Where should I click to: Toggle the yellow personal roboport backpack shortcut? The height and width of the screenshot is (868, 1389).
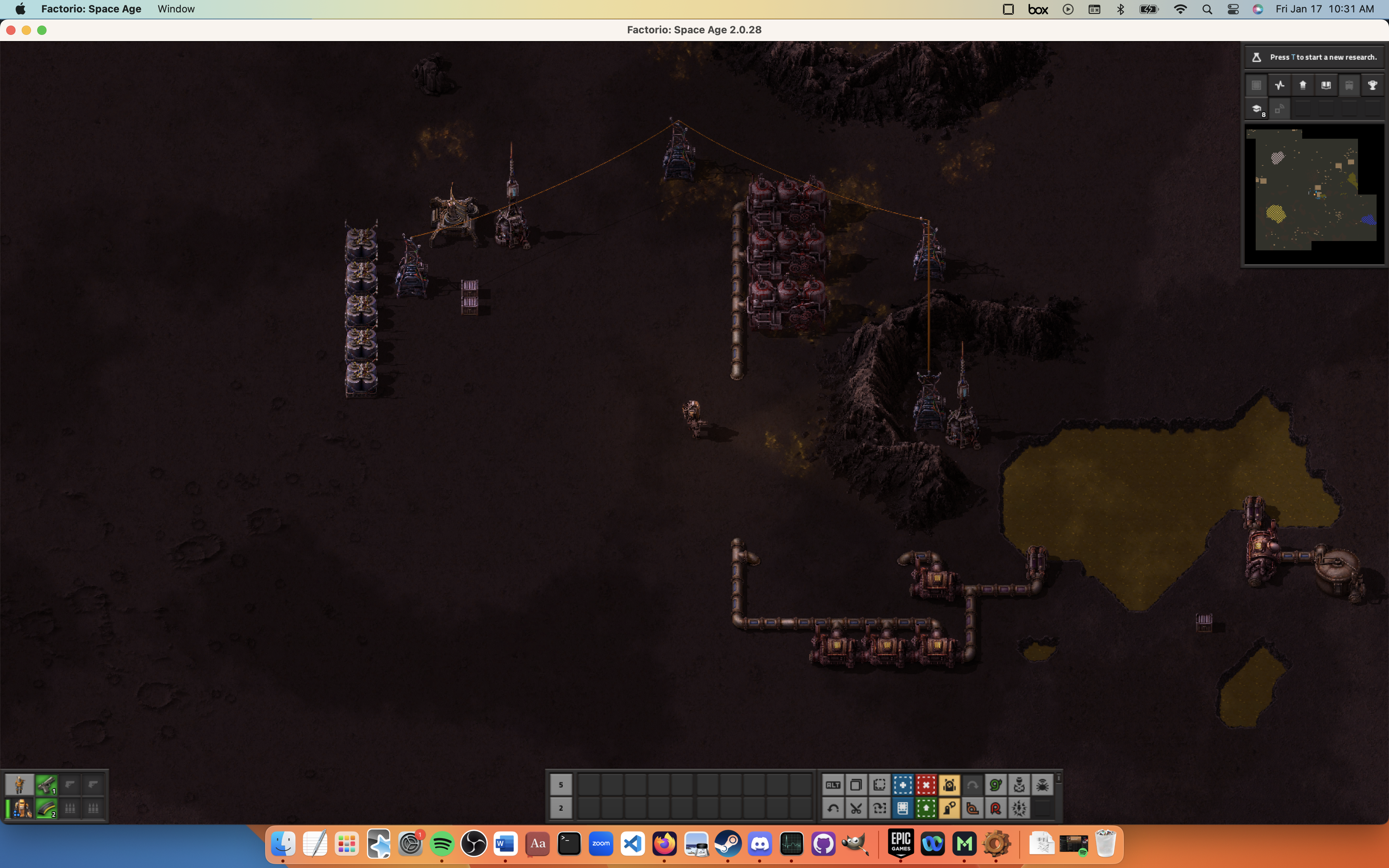[950, 785]
